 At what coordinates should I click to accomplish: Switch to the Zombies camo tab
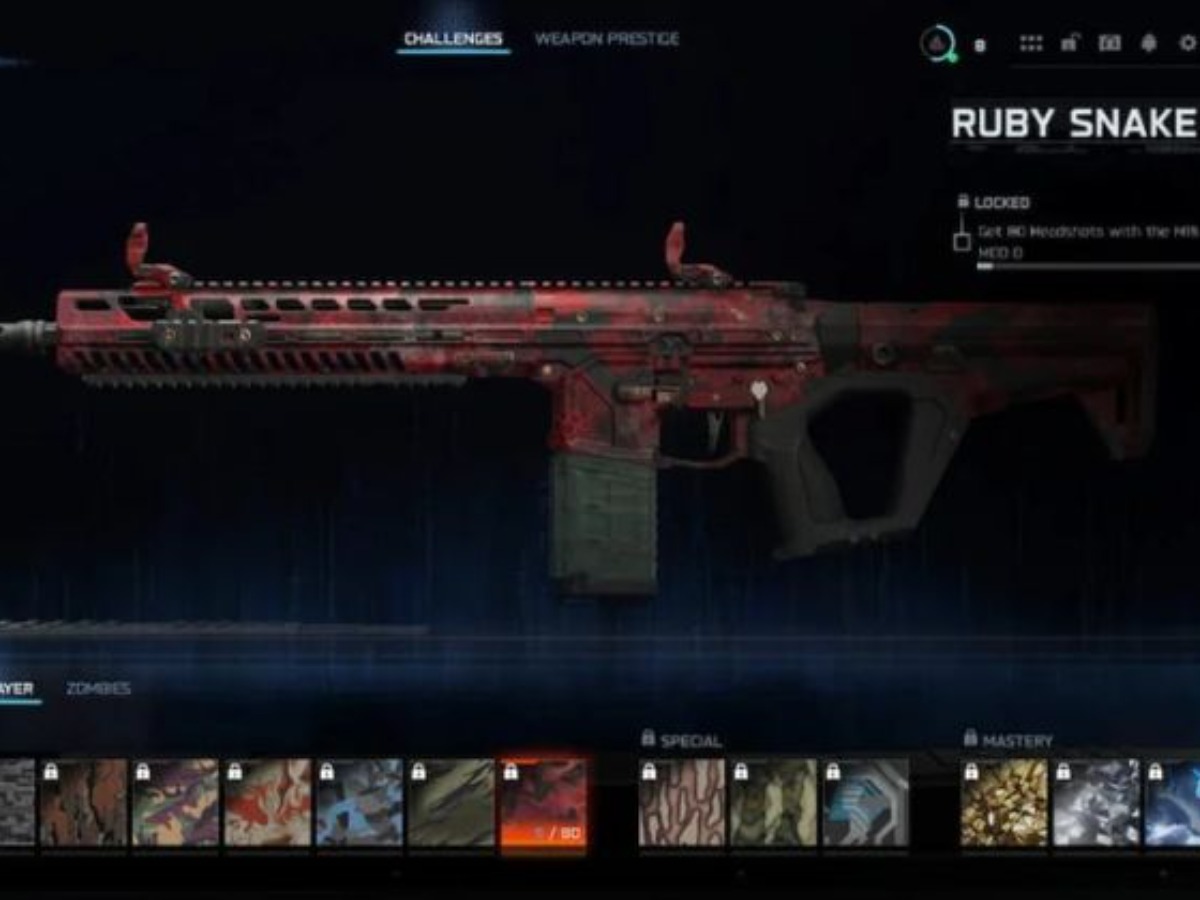pyautogui.click(x=98, y=689)
